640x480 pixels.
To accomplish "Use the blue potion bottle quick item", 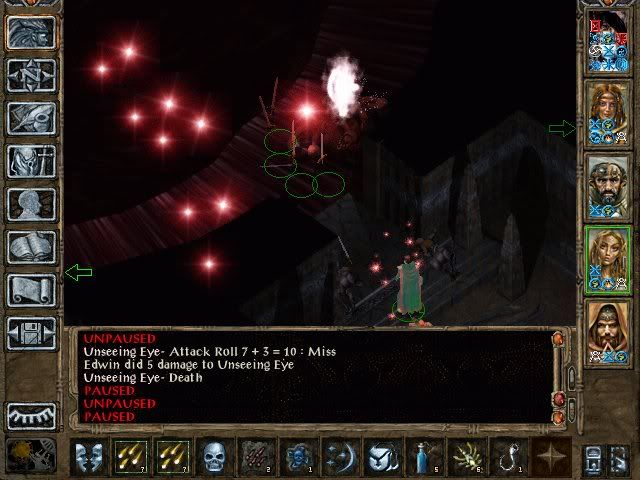I will (x=425, y=457).
